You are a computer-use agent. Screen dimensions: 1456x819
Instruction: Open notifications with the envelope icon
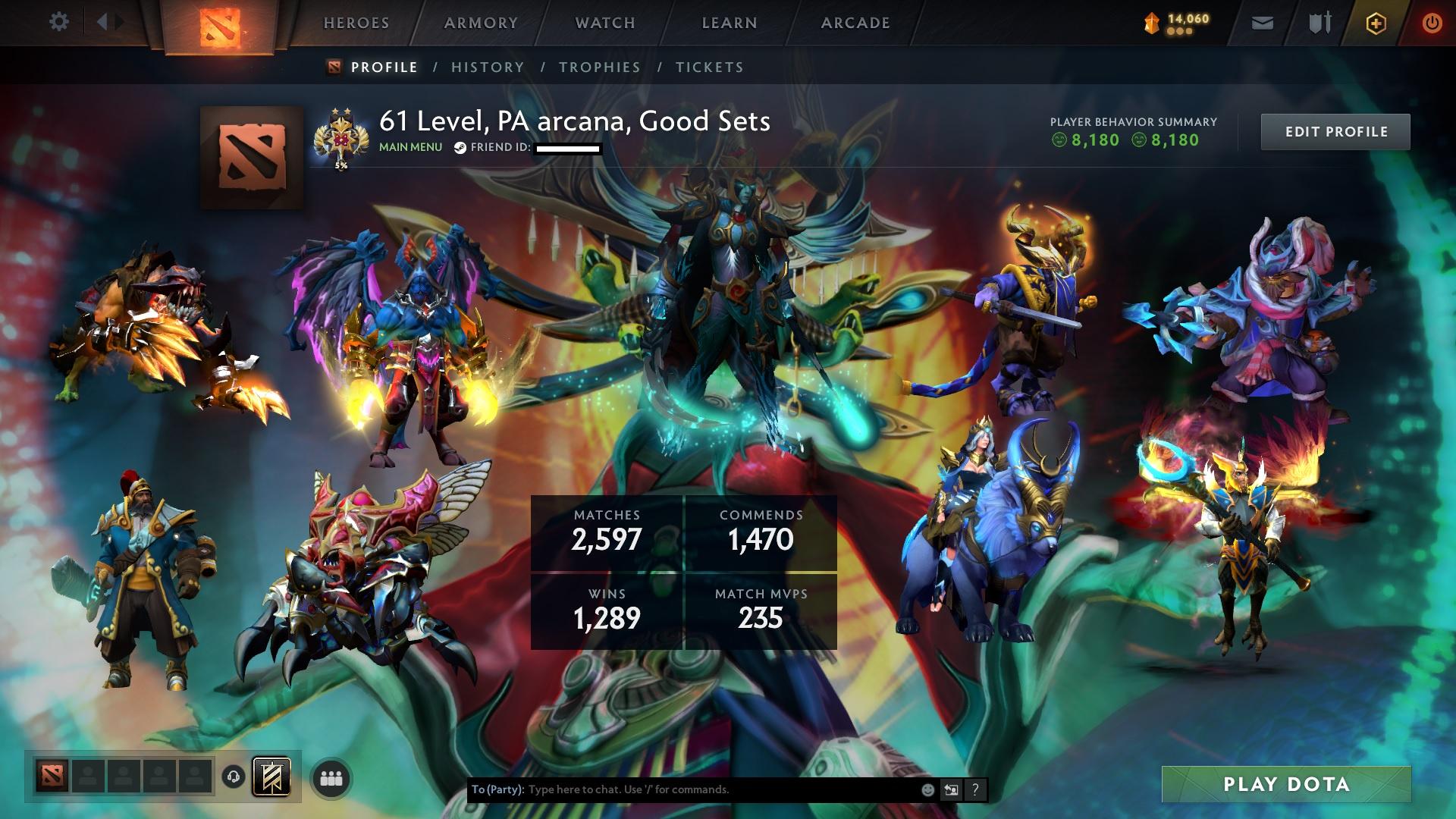pos(1261,21)
